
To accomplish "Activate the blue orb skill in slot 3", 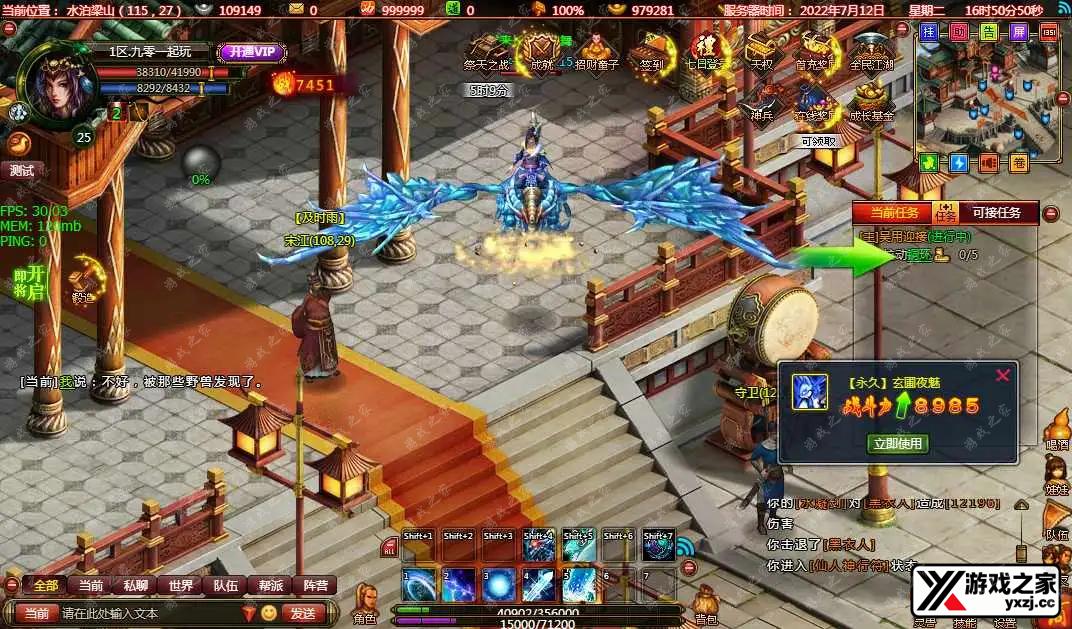I will 498,584.
